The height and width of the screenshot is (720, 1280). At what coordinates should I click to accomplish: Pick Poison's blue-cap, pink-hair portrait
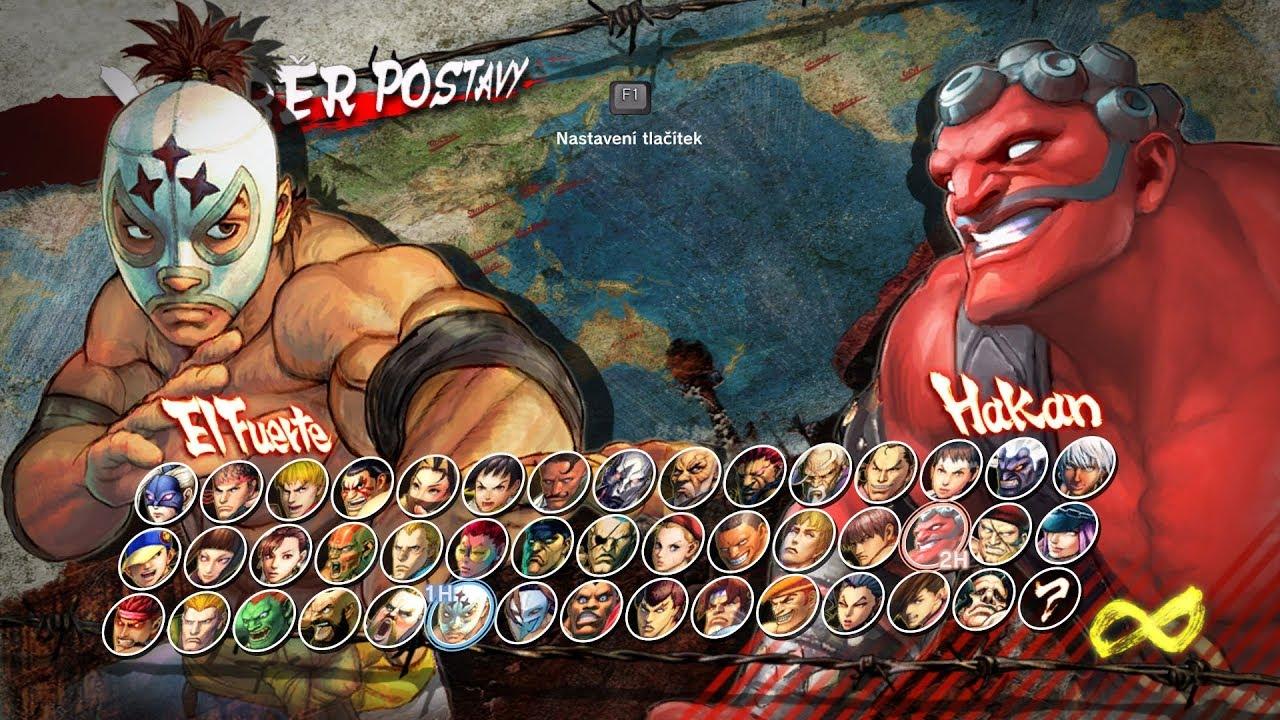[x=1065, y=531]
